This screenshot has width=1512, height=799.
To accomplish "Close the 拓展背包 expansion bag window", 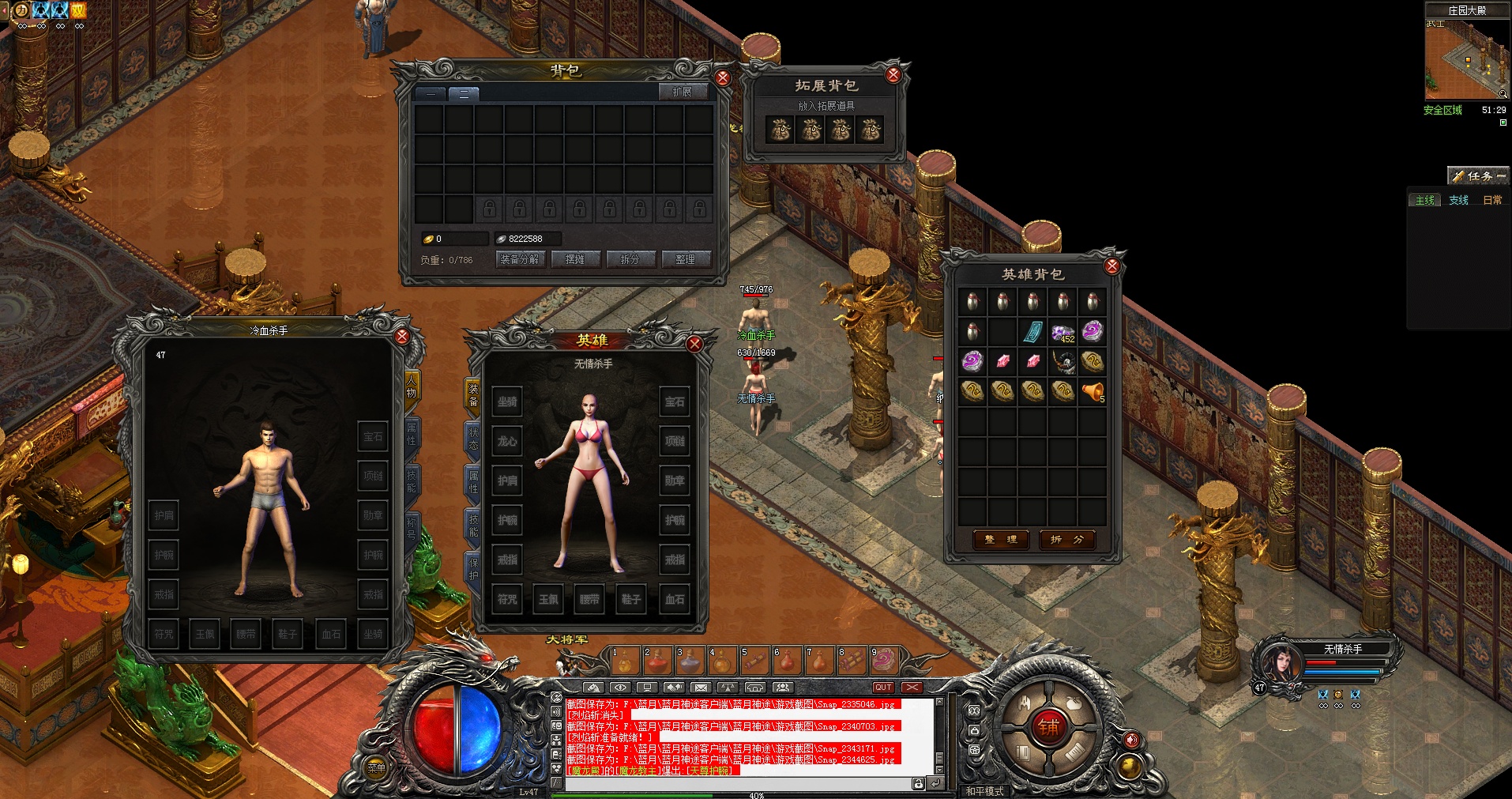I will [x=893, y=75].
